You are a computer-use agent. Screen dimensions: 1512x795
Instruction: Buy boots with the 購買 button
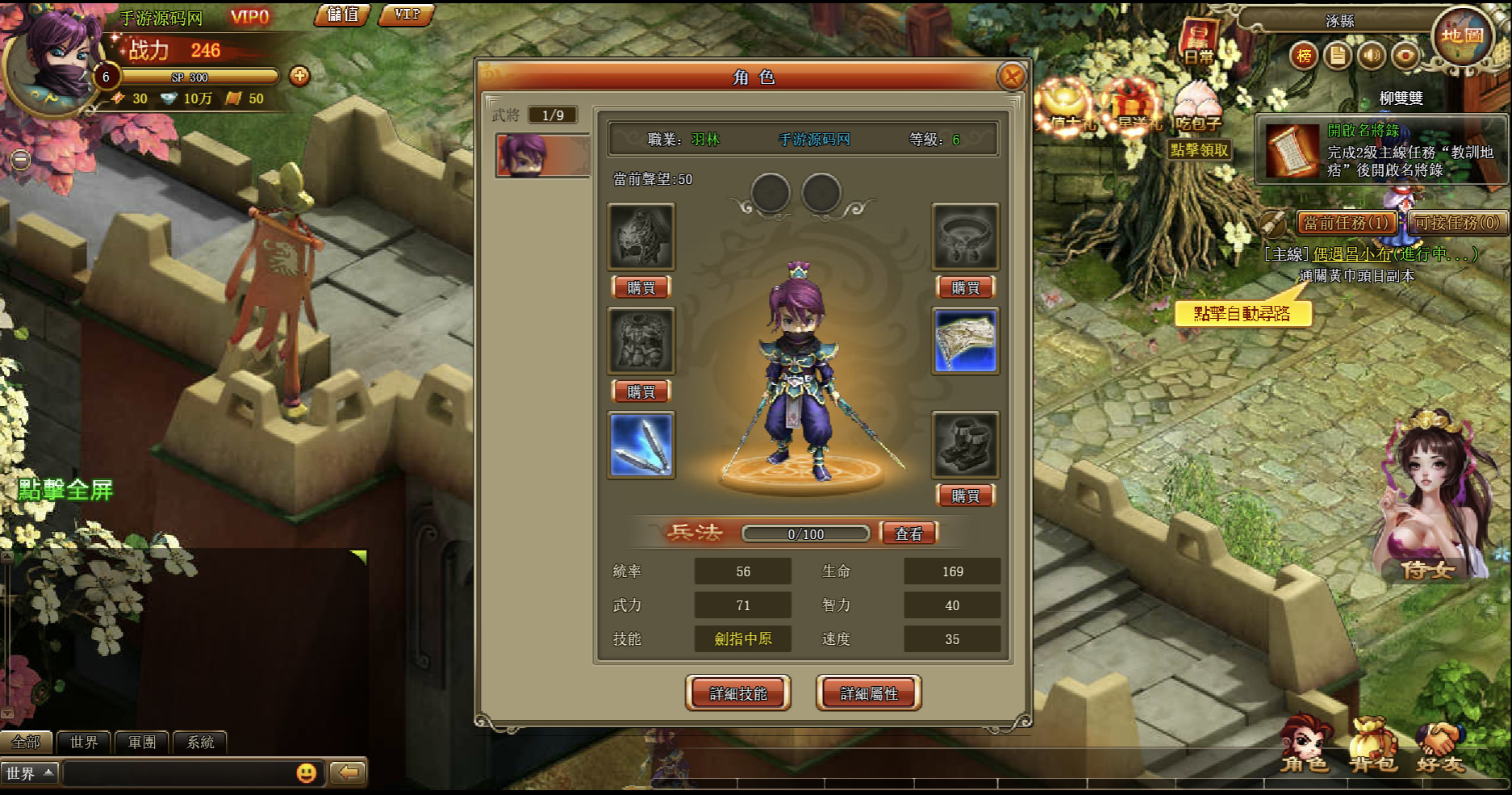click(965, 496)
